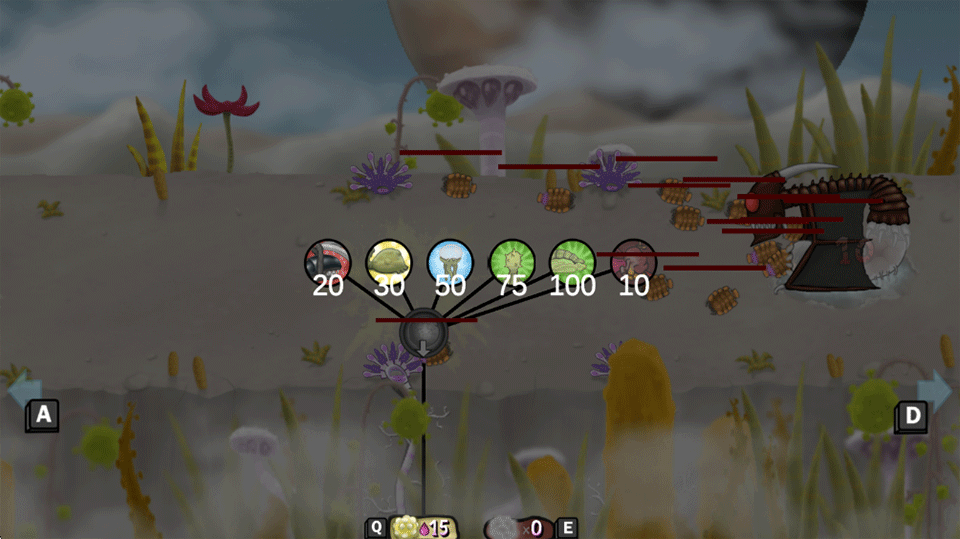
Task: Choose the green larva option costing 100
Action: click(573, 261)
